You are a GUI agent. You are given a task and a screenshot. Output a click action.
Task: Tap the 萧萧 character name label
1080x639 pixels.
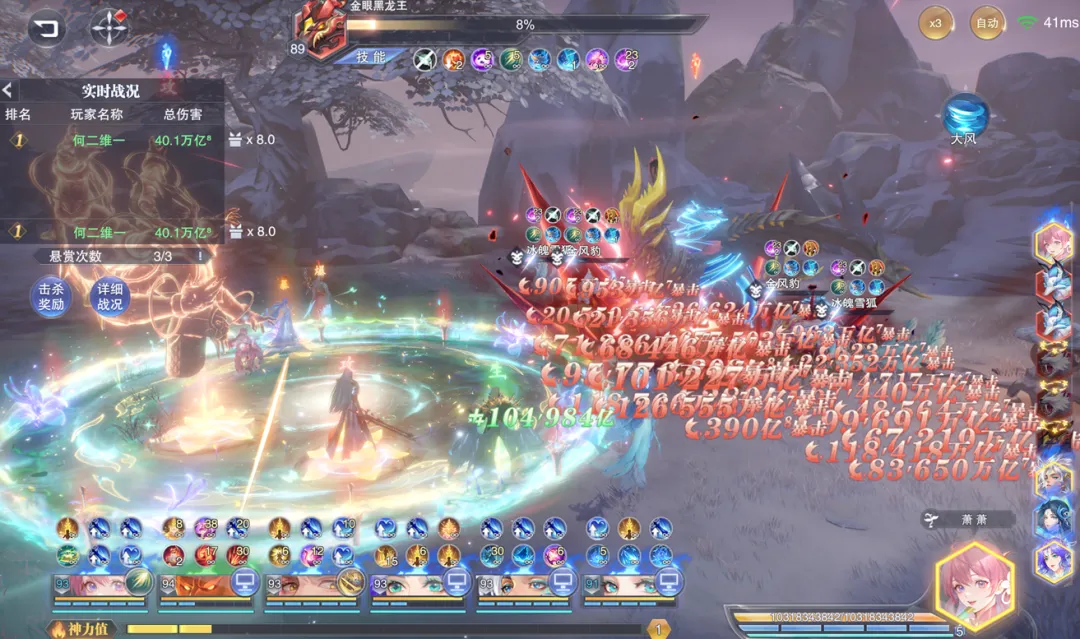point(967,520)
